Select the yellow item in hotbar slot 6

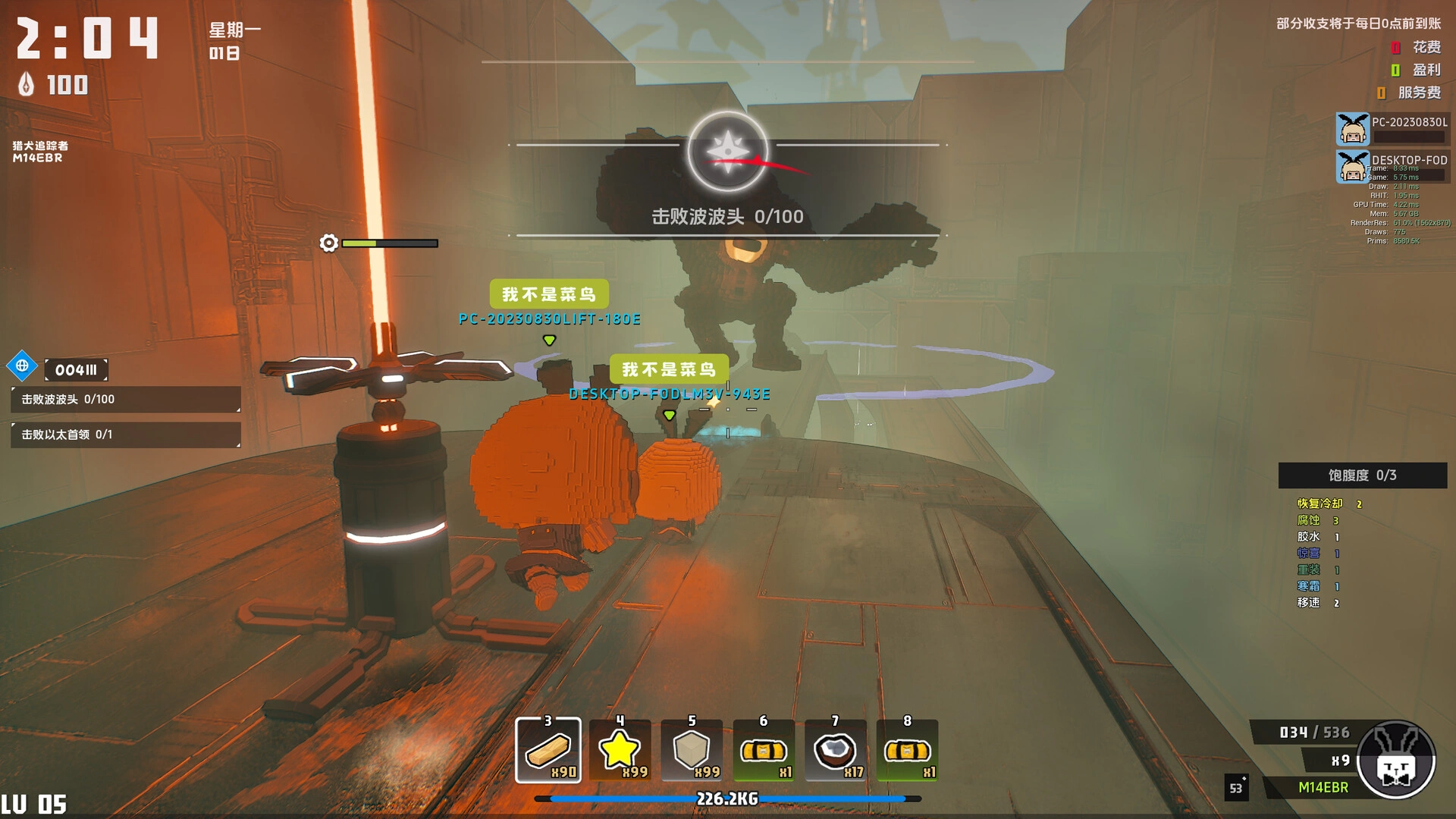pos(764,750)
